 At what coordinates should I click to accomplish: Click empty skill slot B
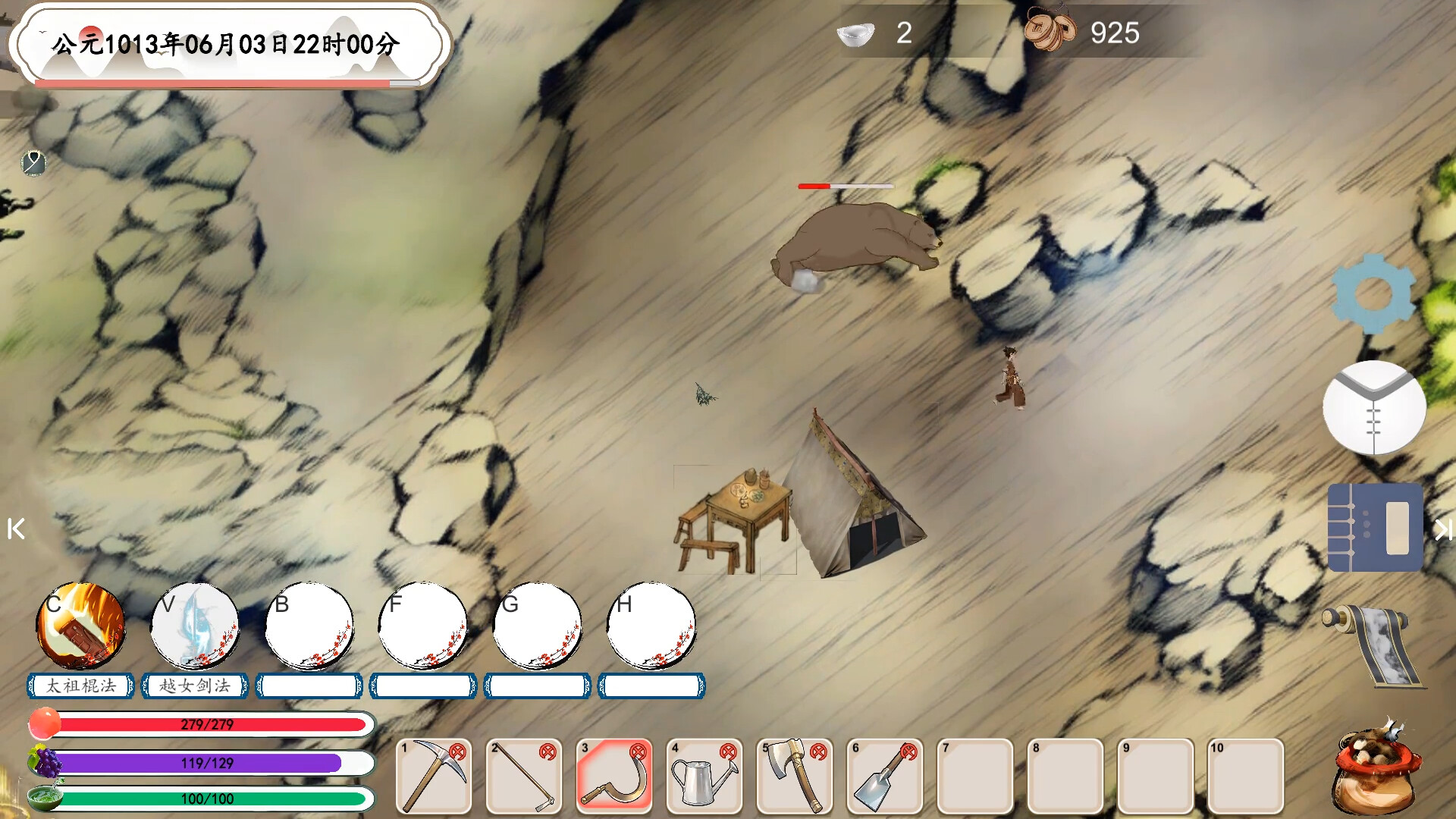coord(309,627)
